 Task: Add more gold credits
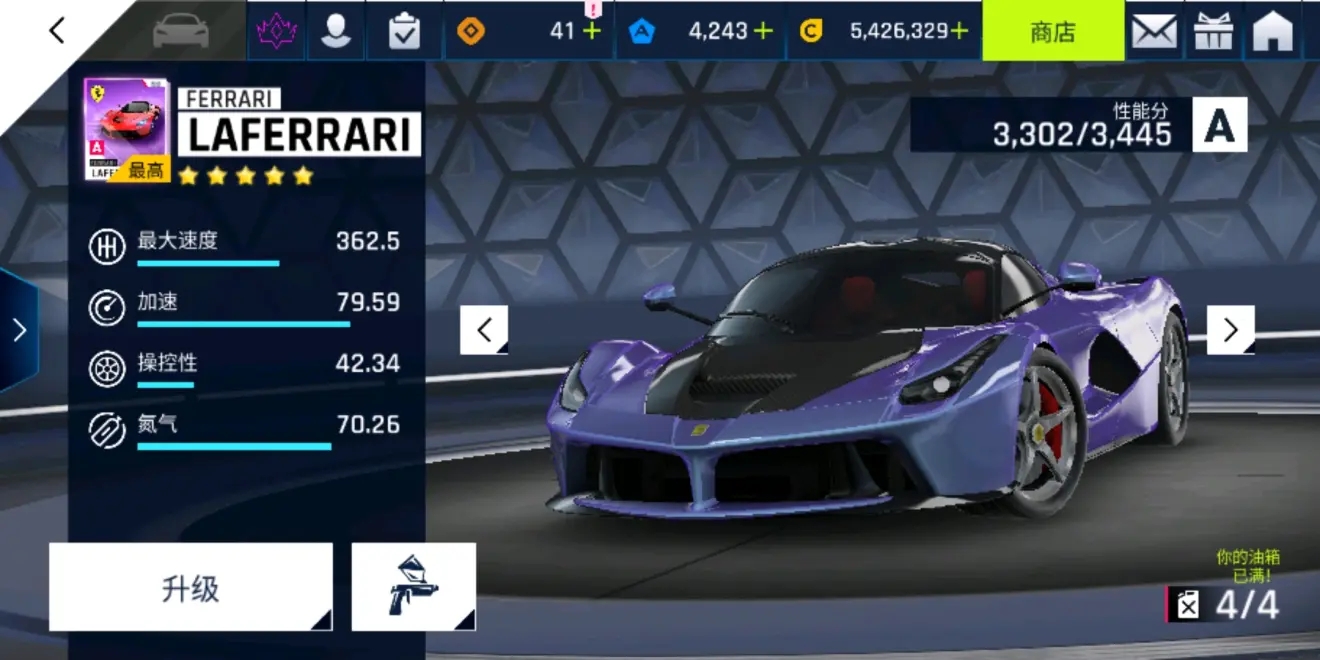point(959,31)
